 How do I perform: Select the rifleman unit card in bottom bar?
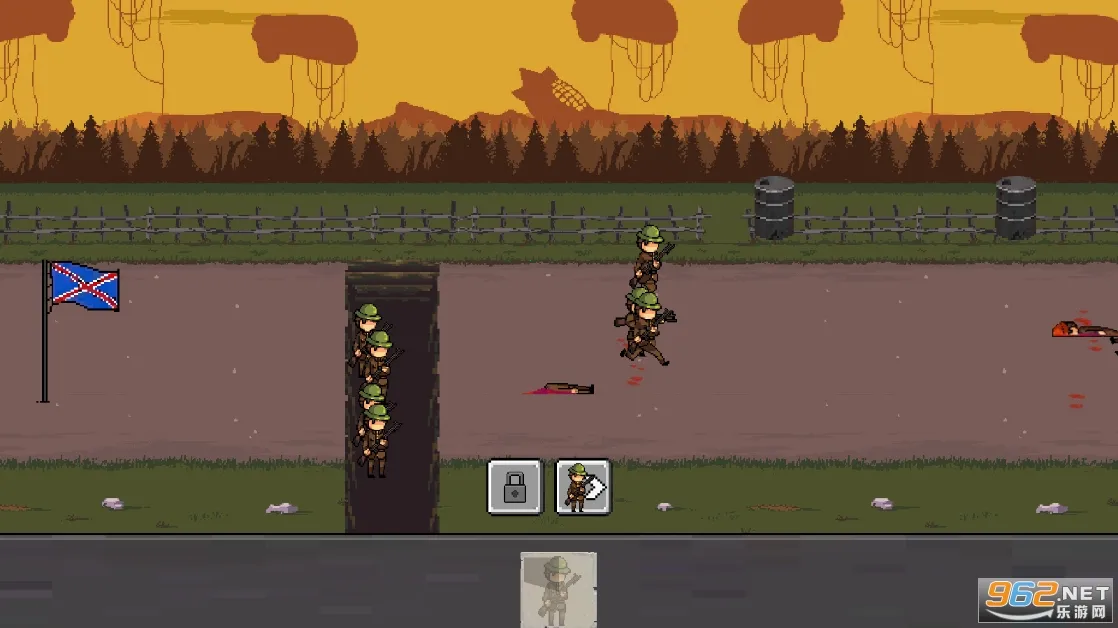[x=558, y=589]
